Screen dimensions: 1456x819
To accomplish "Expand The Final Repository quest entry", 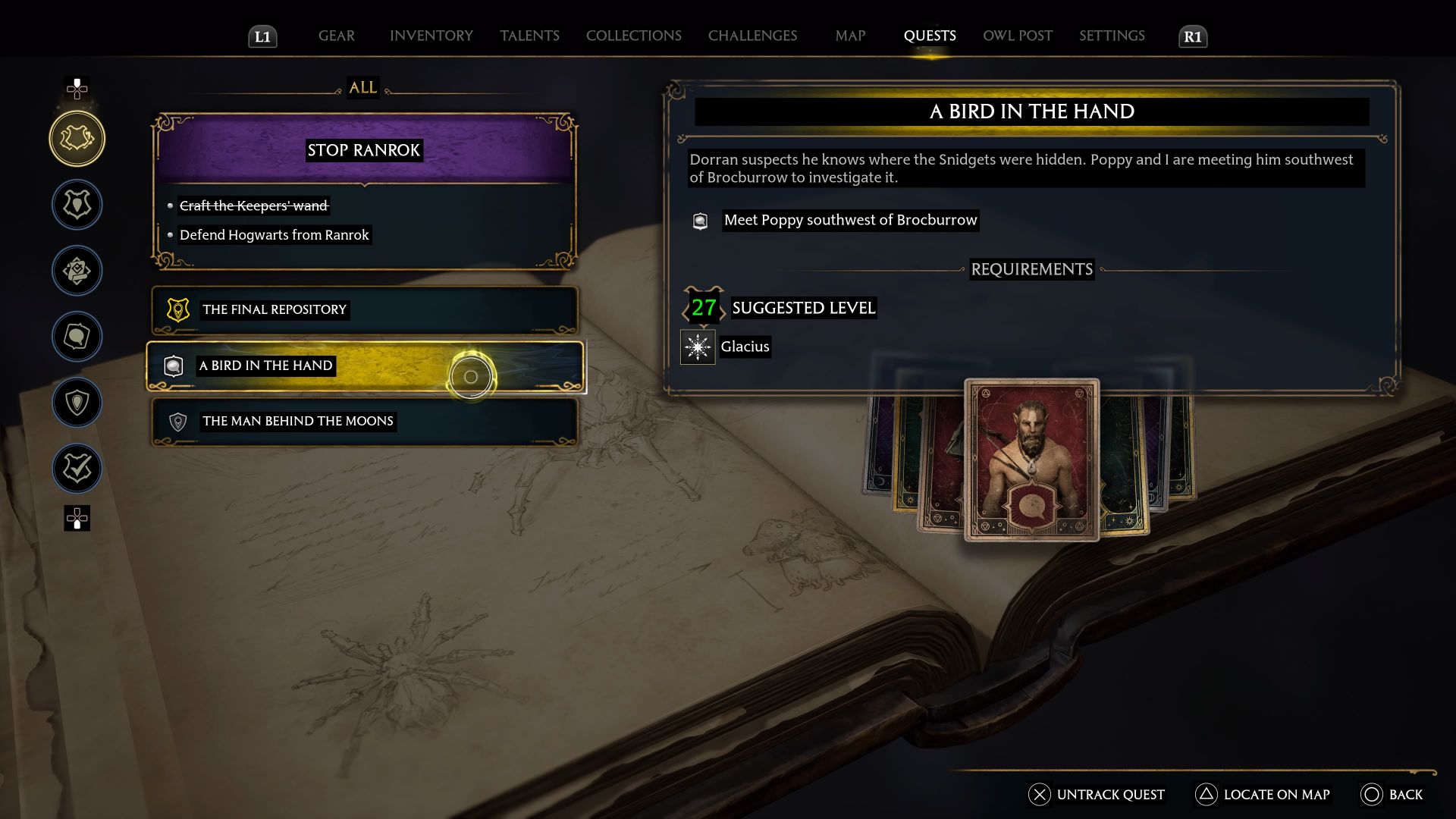I will [x=362, y=309].
